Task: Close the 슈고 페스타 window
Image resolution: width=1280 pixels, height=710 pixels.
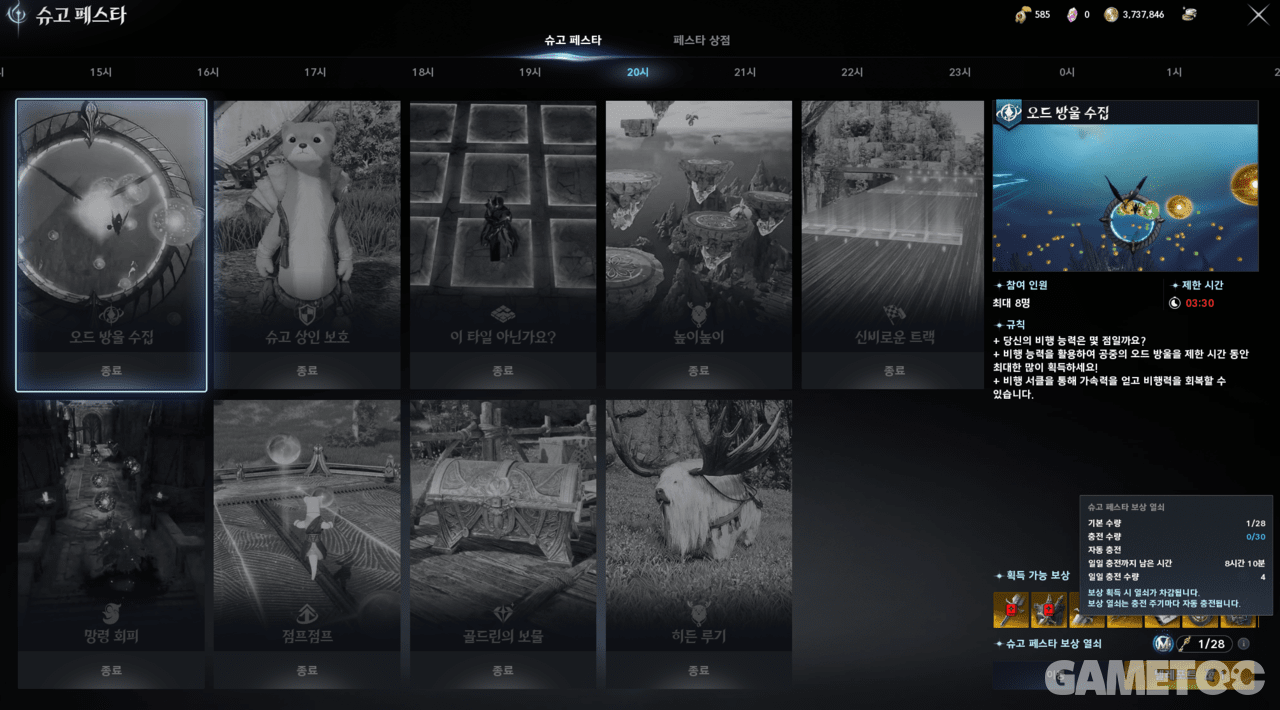Action: (x=1258, y=15)
